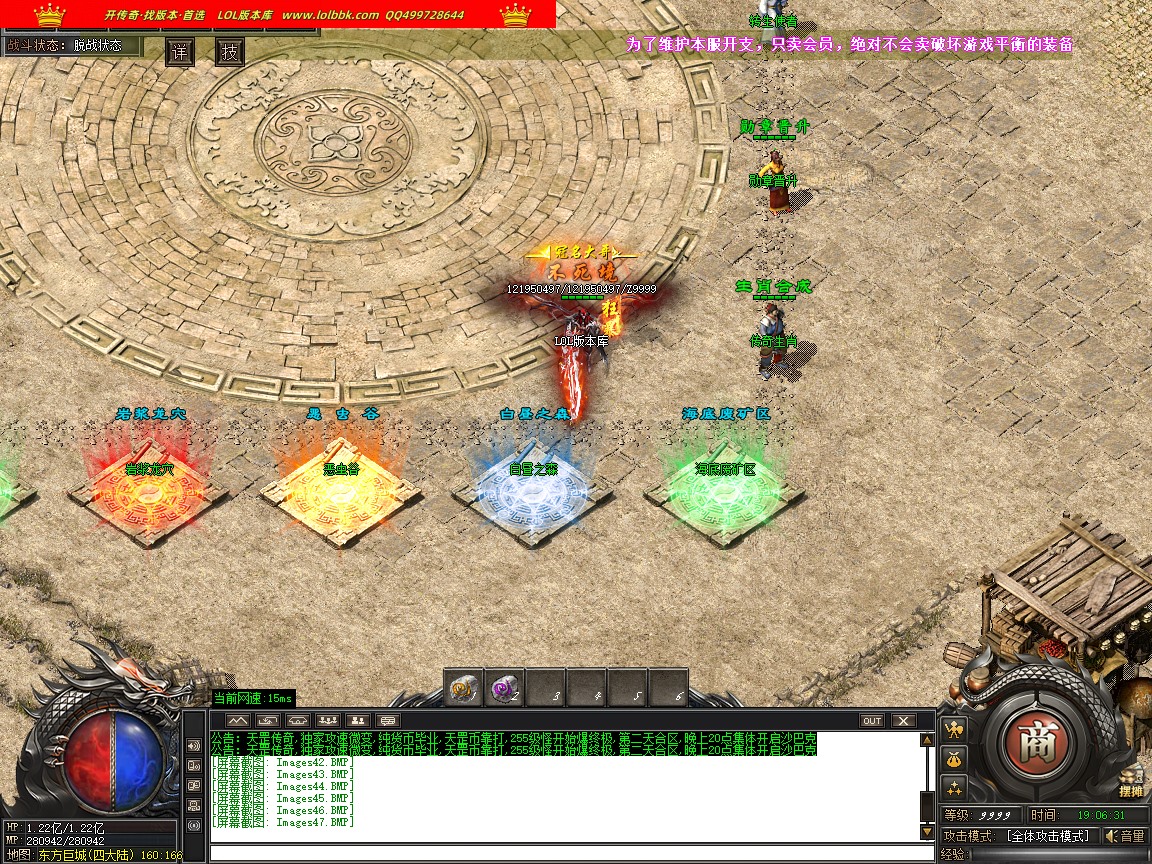Click the chat text input field
The width and height of the screenshot is (1152, 864).
[x=570, y=853]
